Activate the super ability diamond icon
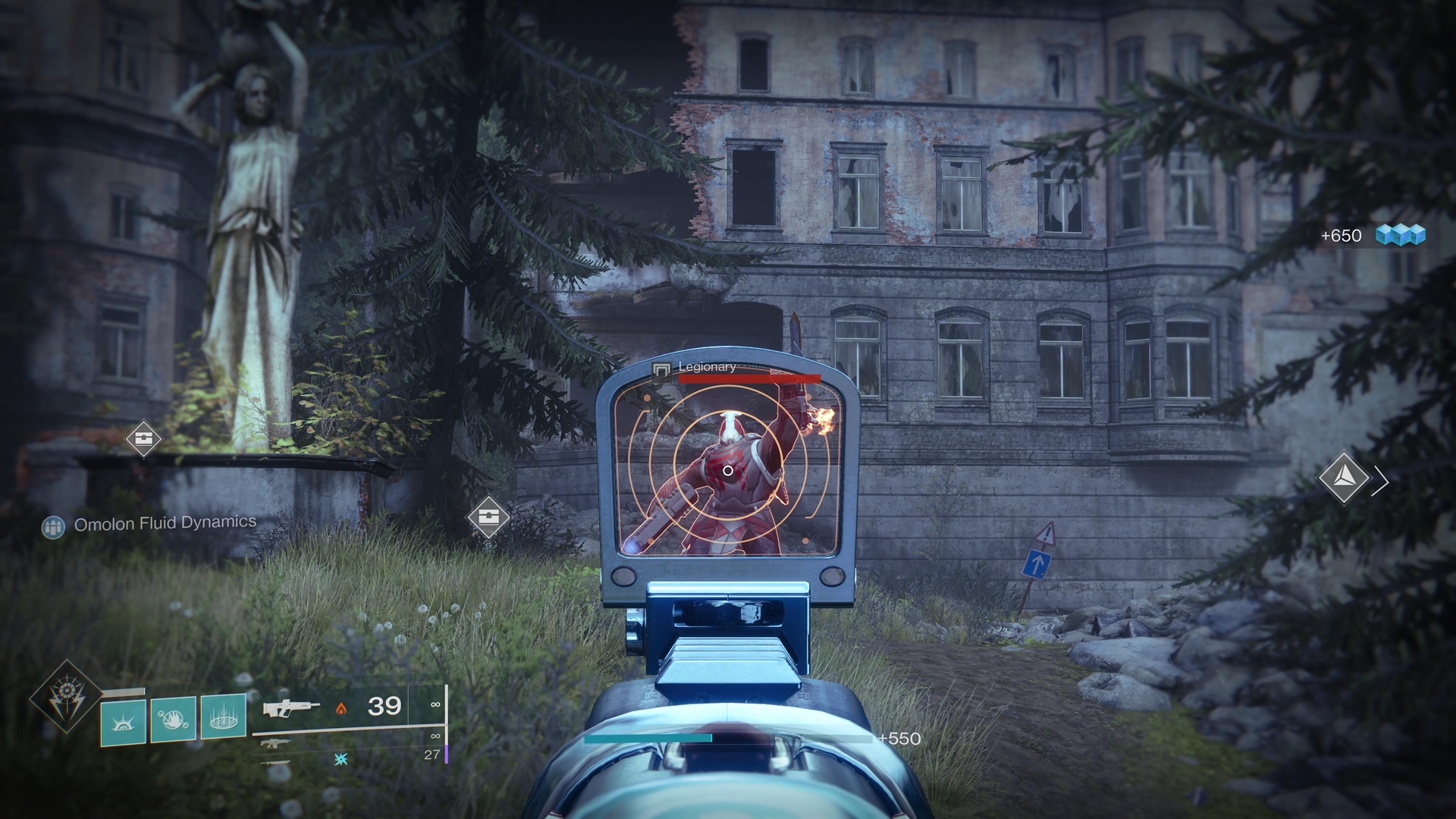 65,696
